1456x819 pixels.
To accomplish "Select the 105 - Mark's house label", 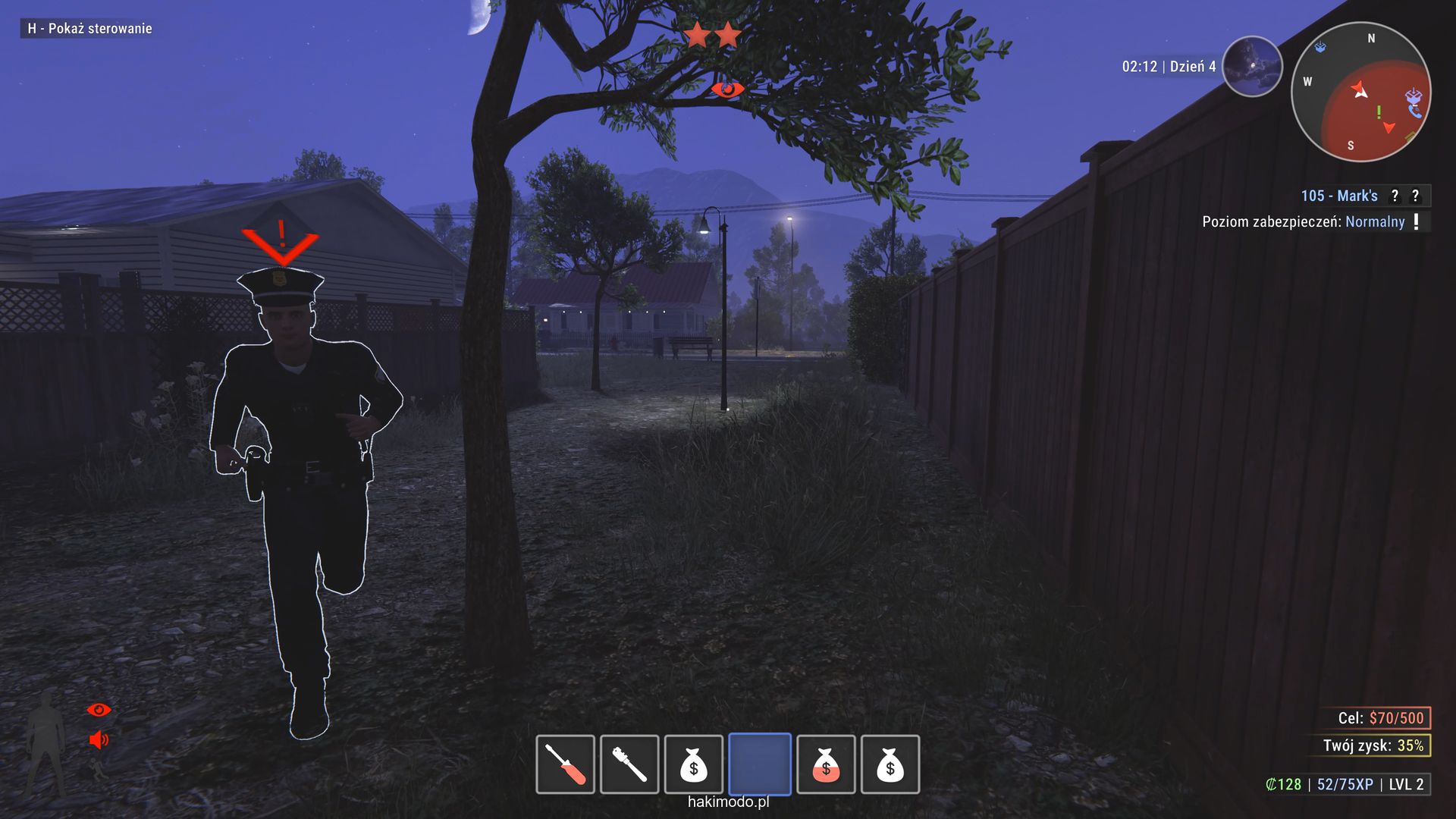I will tap(1339, 196).
